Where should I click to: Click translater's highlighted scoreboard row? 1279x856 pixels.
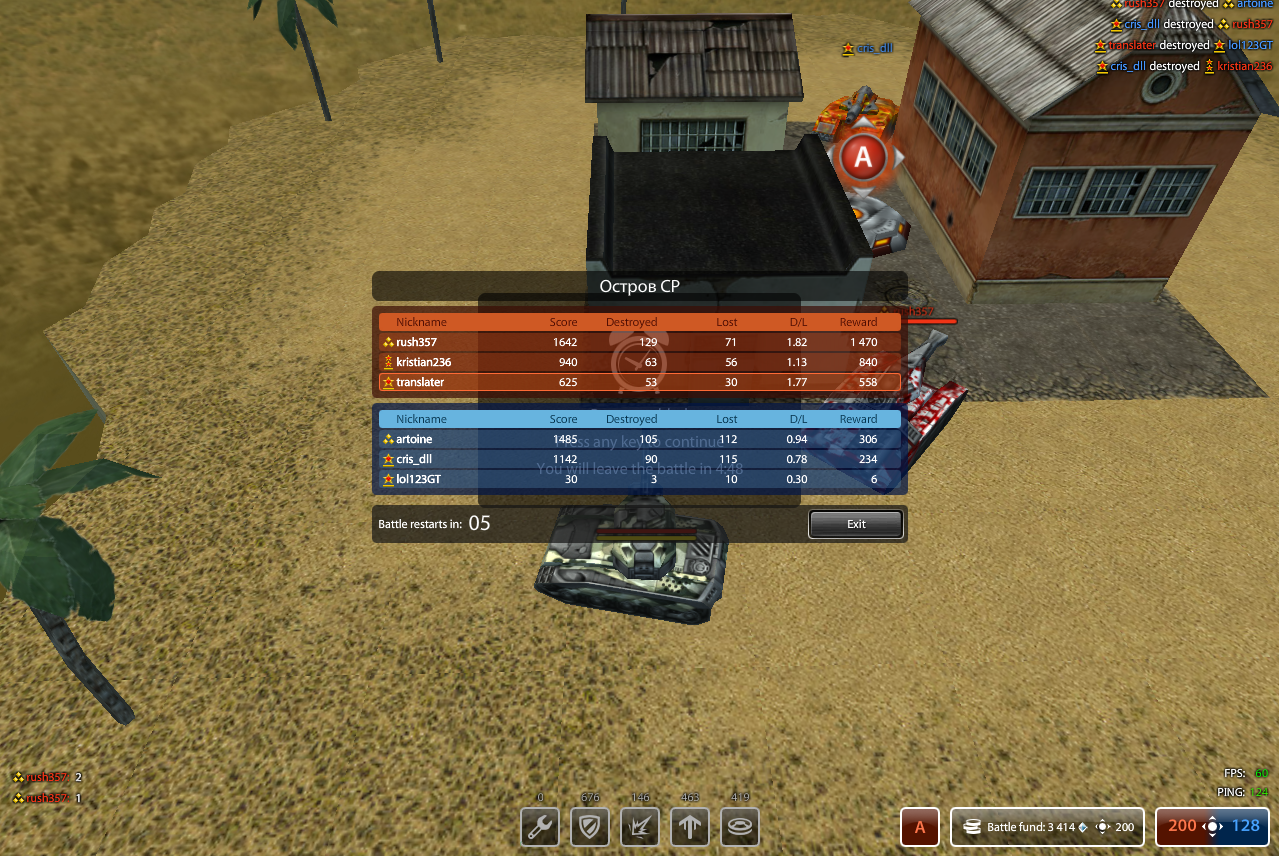click(x=639, y=382)
